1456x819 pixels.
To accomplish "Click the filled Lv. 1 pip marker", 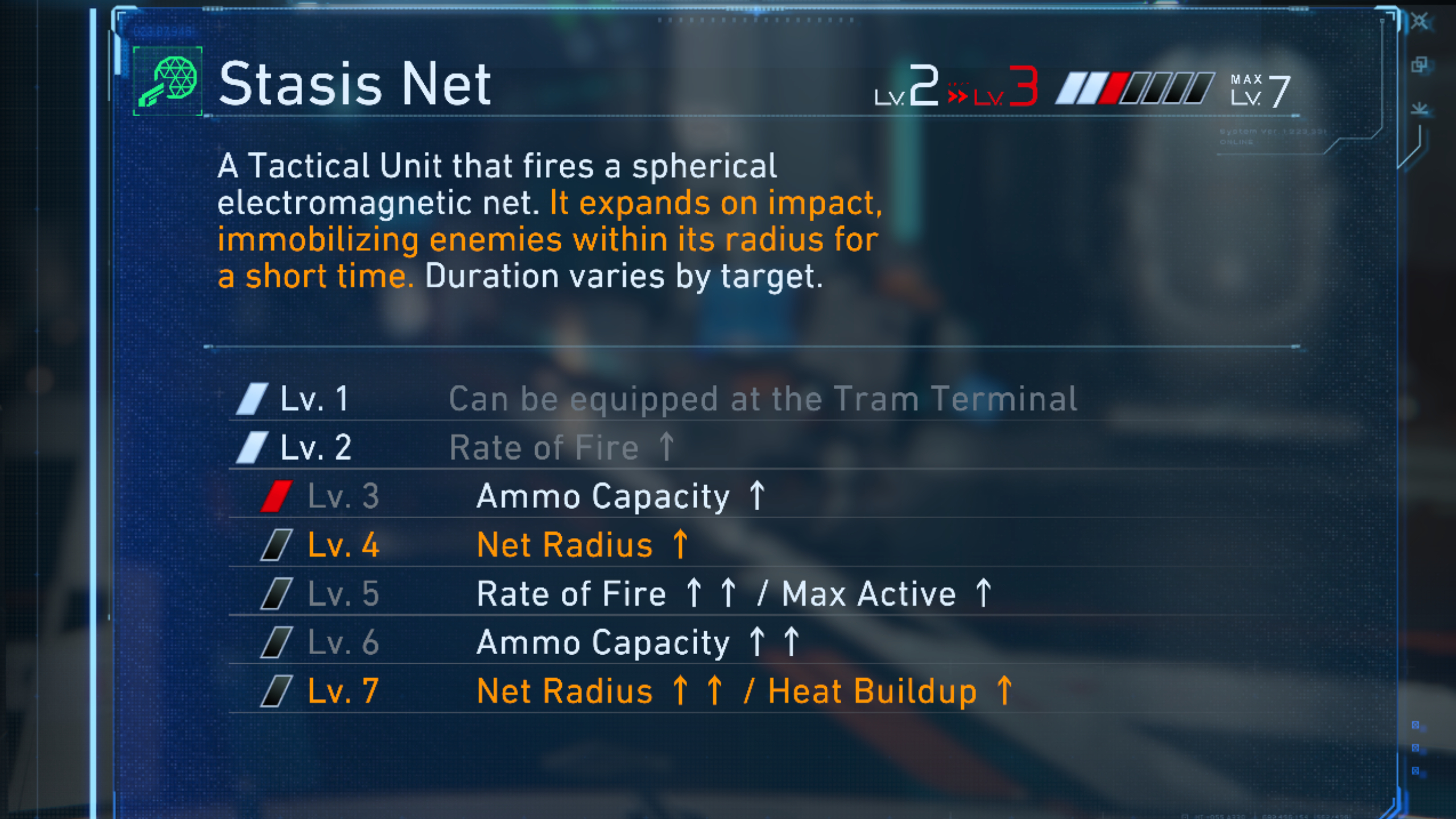I will click(254, 398).
